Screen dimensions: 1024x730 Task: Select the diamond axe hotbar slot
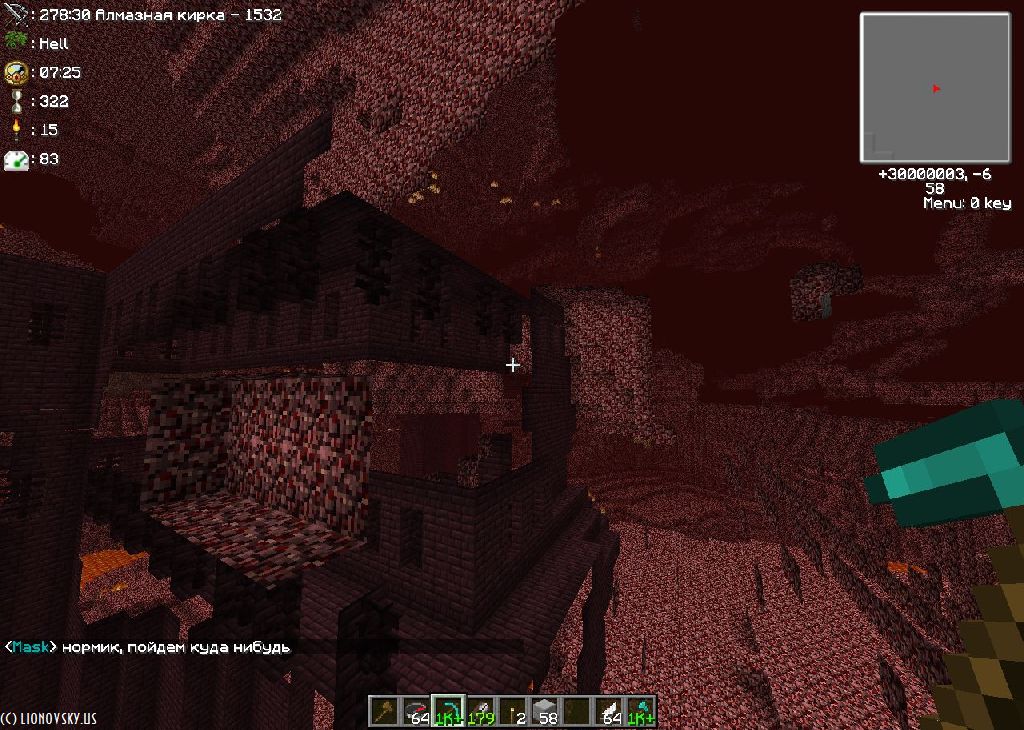click(x=640, y=710)
